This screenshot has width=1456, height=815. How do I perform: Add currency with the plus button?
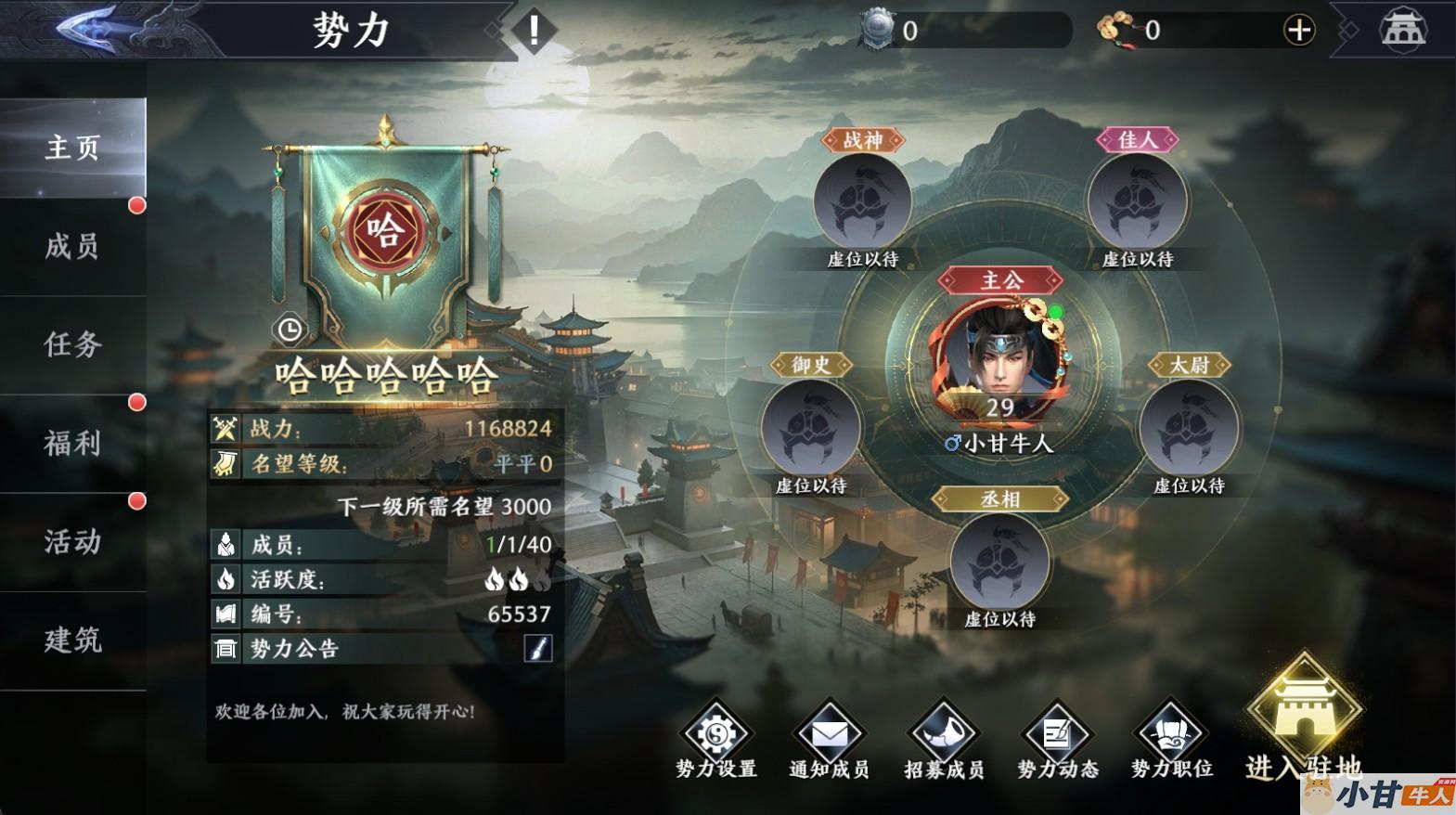(1298, 31)
